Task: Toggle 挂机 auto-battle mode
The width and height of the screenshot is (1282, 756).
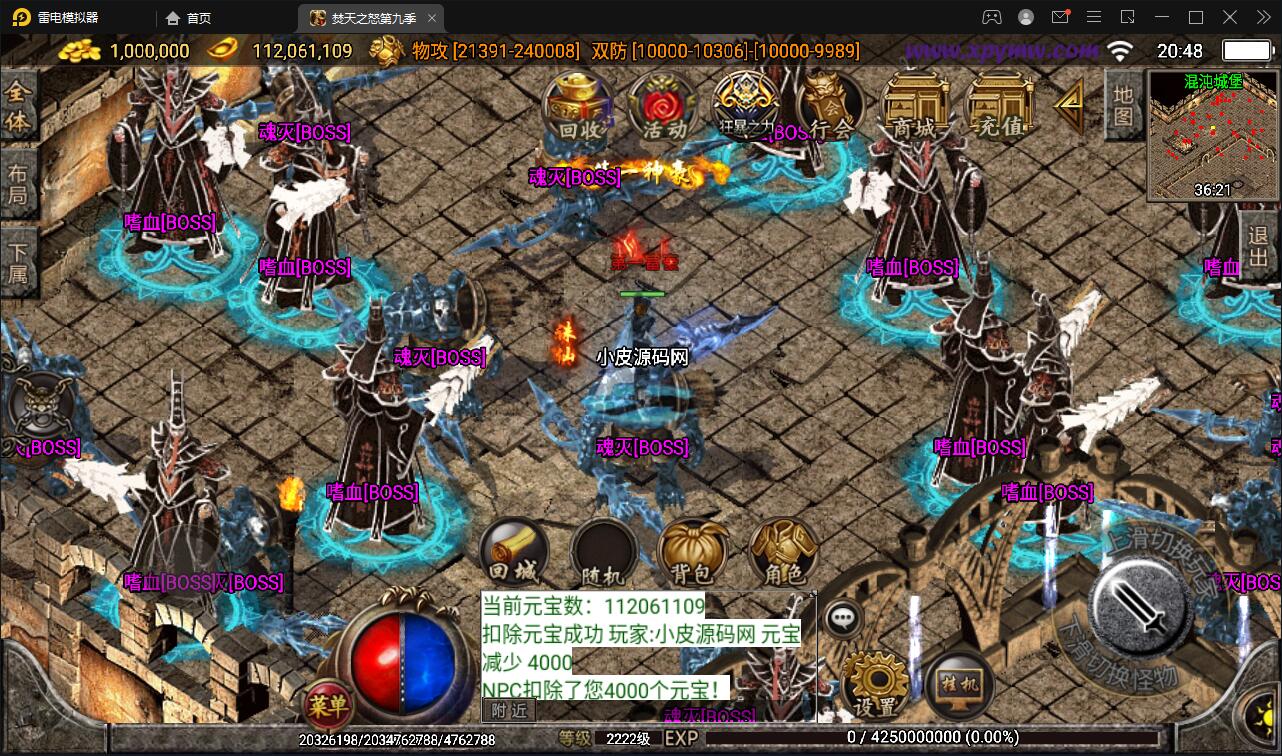Action: click(958, 684)
